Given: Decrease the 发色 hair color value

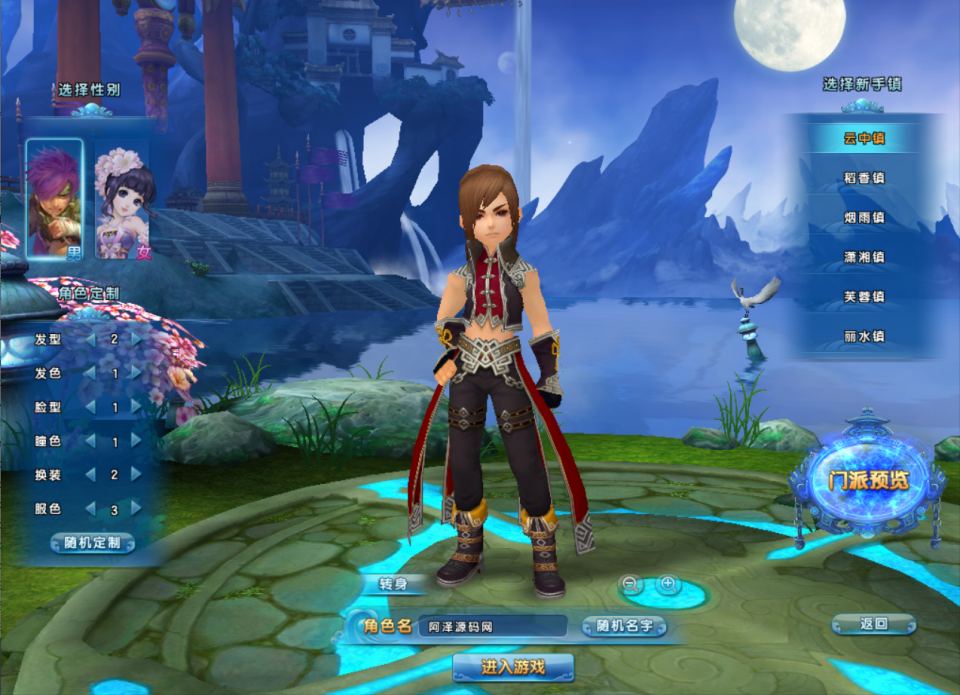Looking at the screenshot, I should [91, 373].
